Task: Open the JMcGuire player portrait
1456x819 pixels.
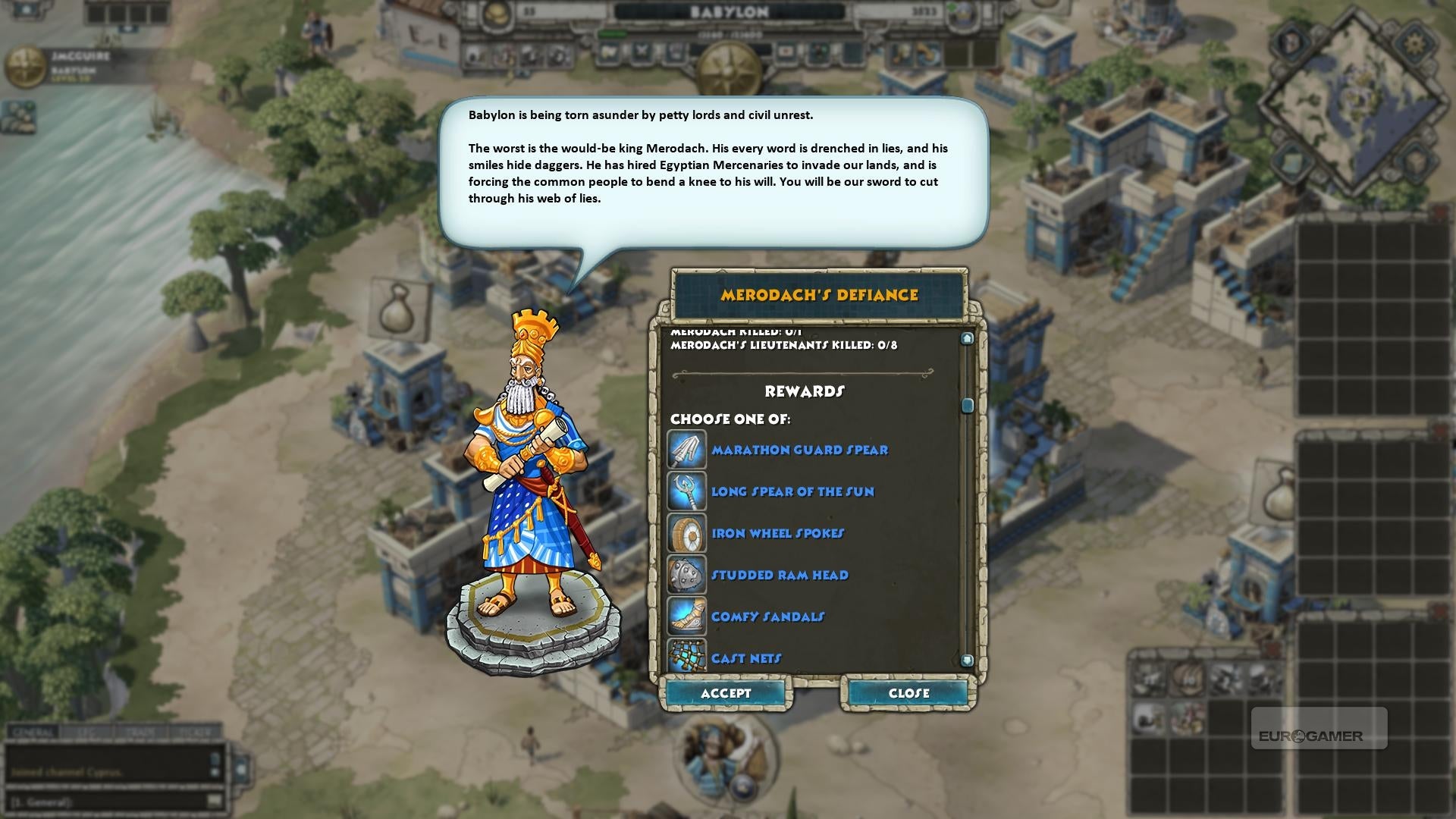Action: pyautogui.click(x=25, y=67)
